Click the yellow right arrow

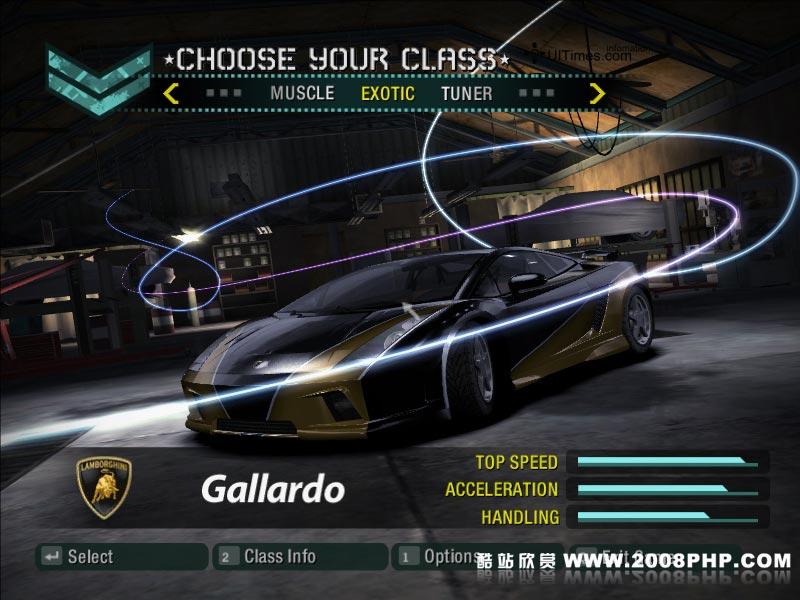coord(597,94)
